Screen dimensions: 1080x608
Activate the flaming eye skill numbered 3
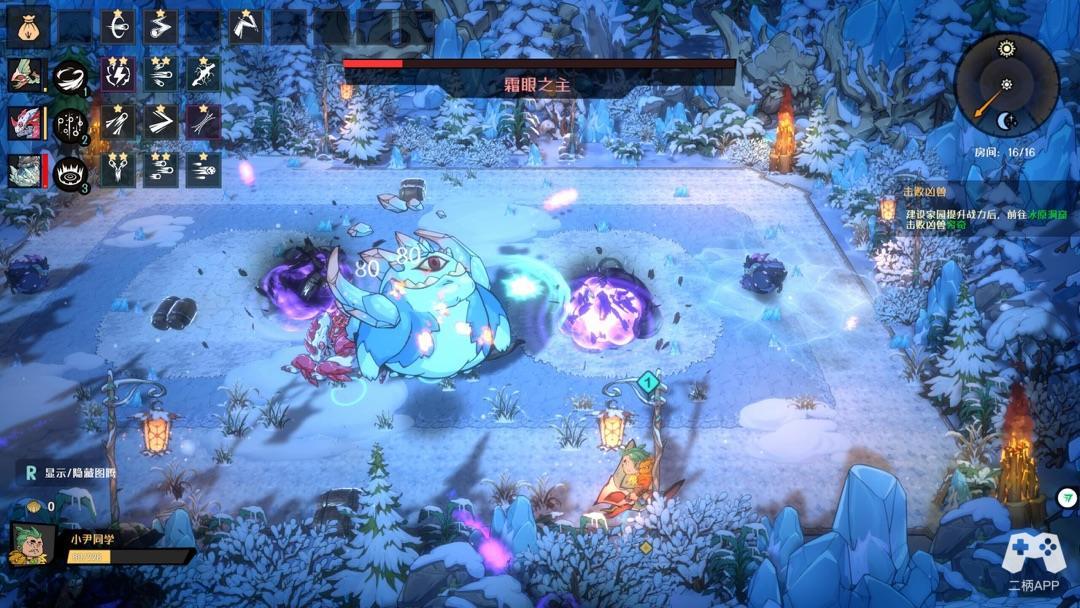pyautogui.click(x=70, y=172)
